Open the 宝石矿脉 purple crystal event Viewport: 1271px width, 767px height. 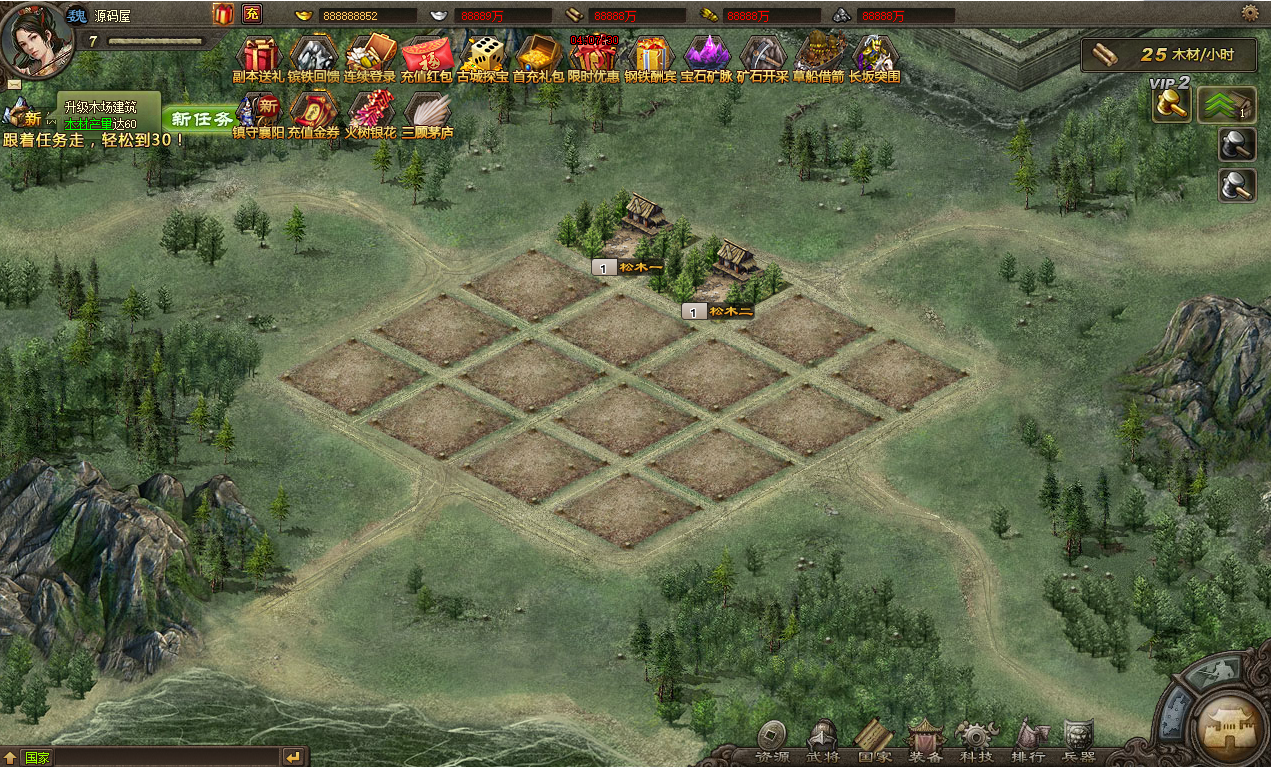point(707,55)
